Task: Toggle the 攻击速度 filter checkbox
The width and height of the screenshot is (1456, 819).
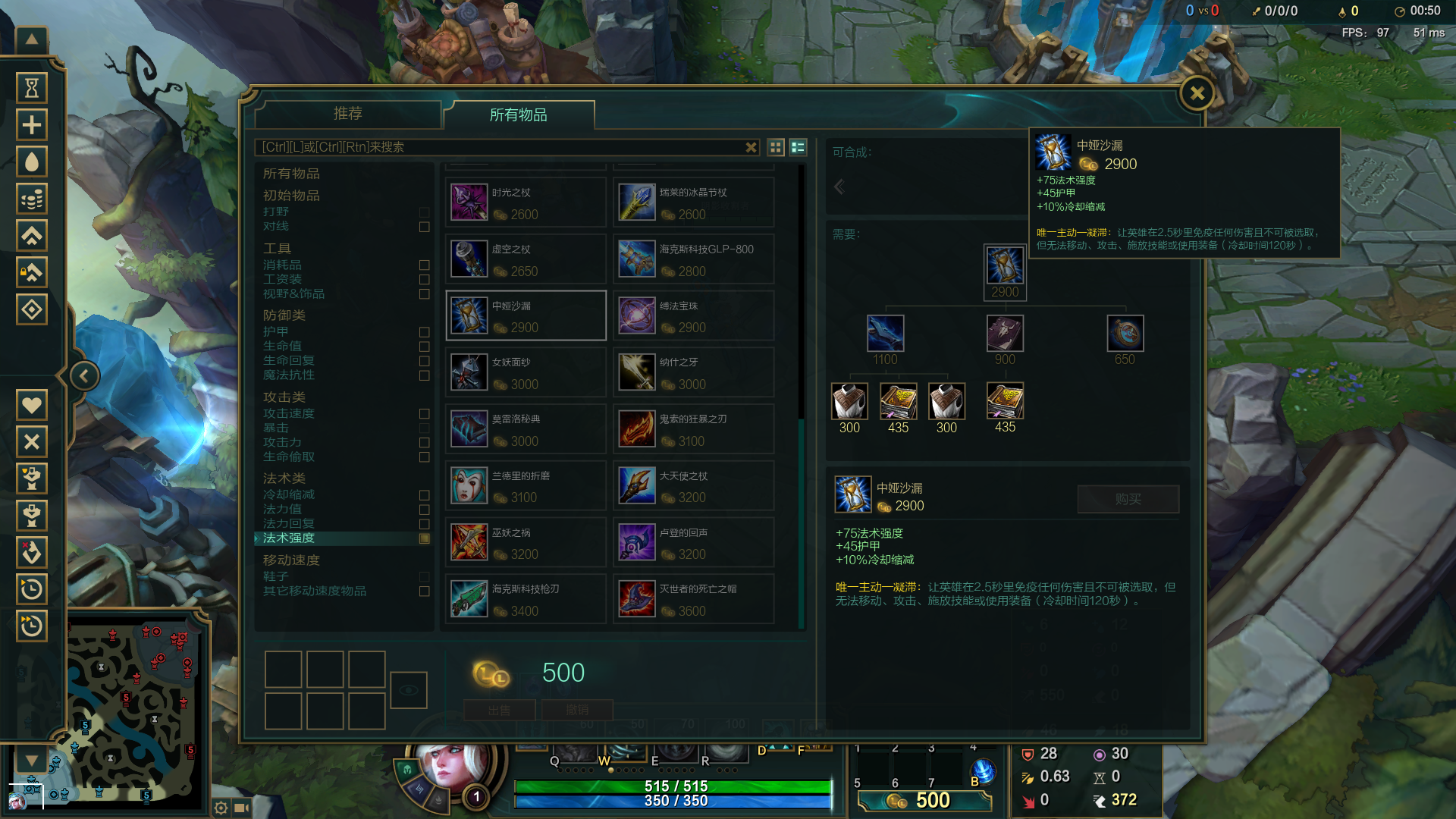Action: point(424,414)
